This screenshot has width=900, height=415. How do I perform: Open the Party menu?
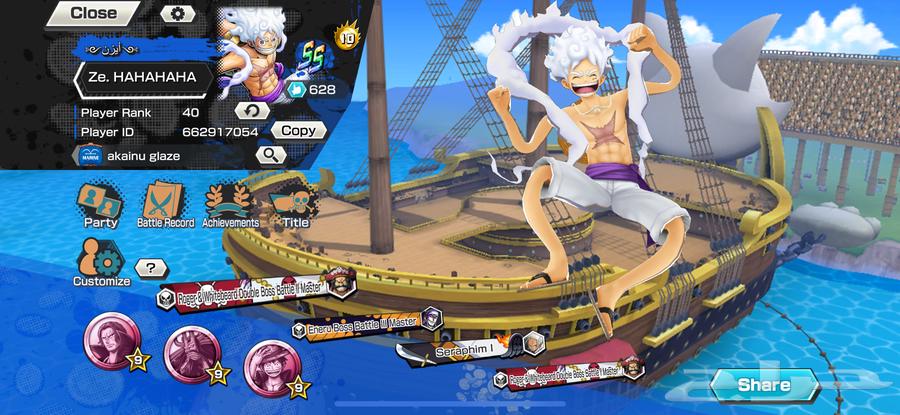click(100, 204)
